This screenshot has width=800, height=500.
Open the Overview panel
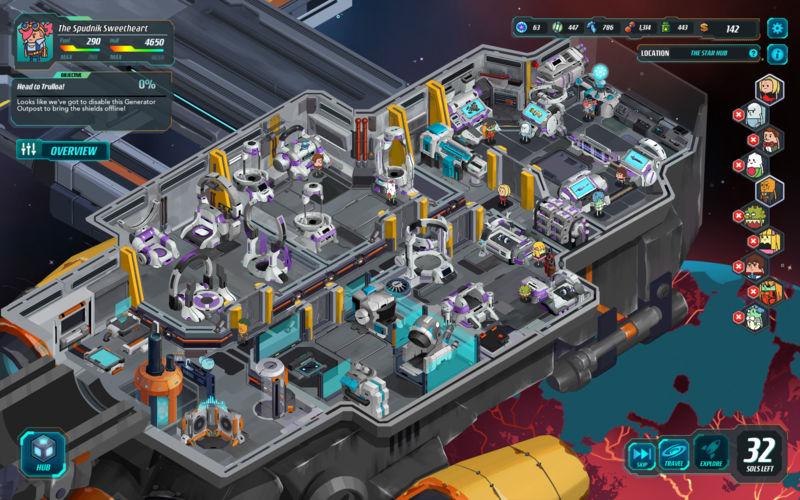coord(62,150)
